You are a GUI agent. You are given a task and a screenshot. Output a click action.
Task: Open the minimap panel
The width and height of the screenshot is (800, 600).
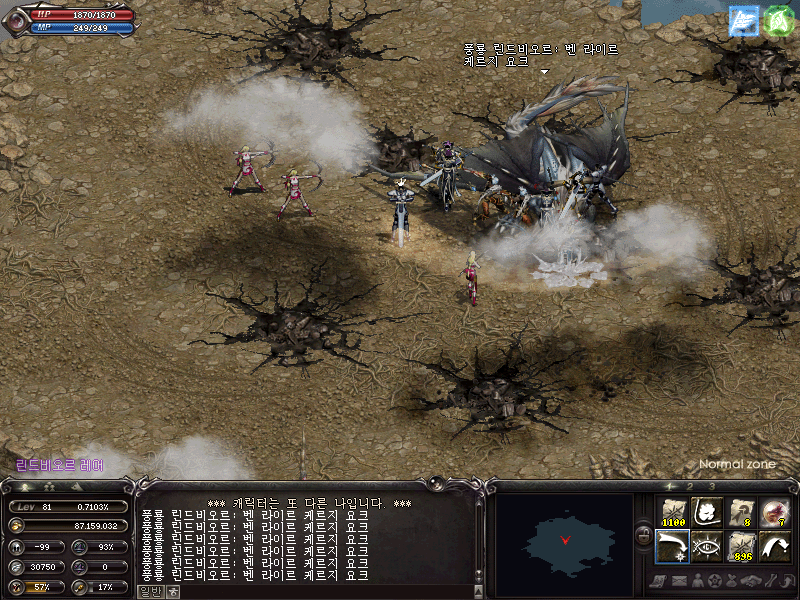565,539
